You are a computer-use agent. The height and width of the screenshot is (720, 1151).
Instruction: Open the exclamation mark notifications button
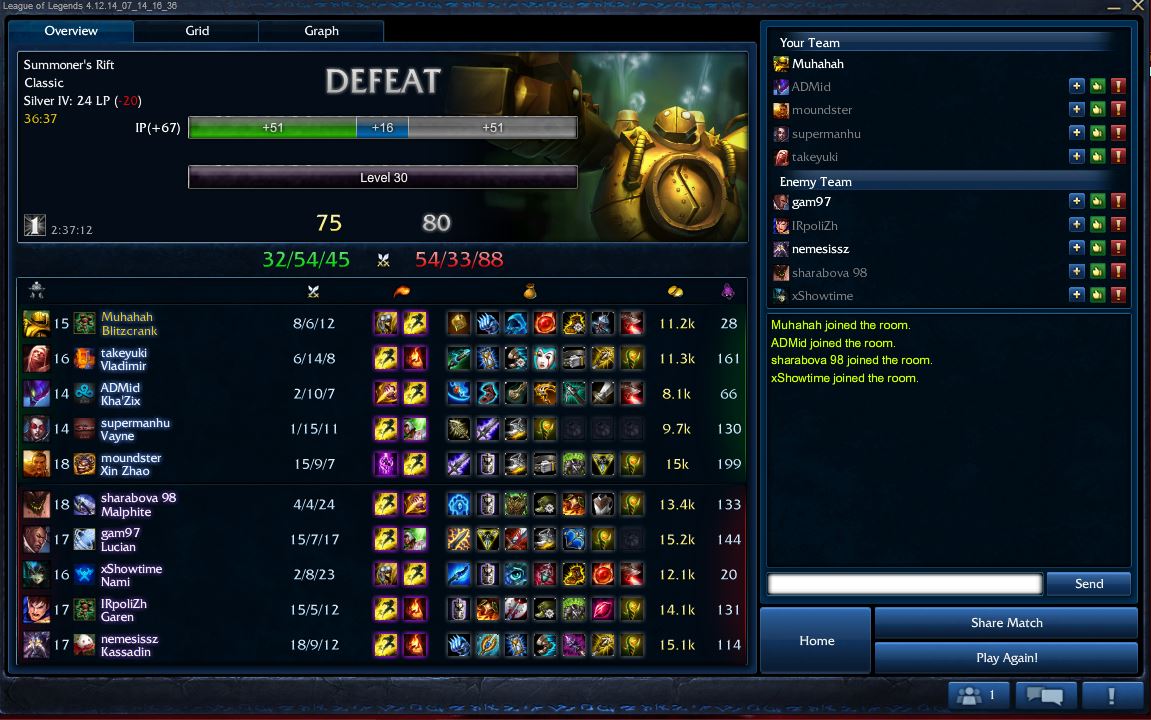click(x=1111, y=695)
